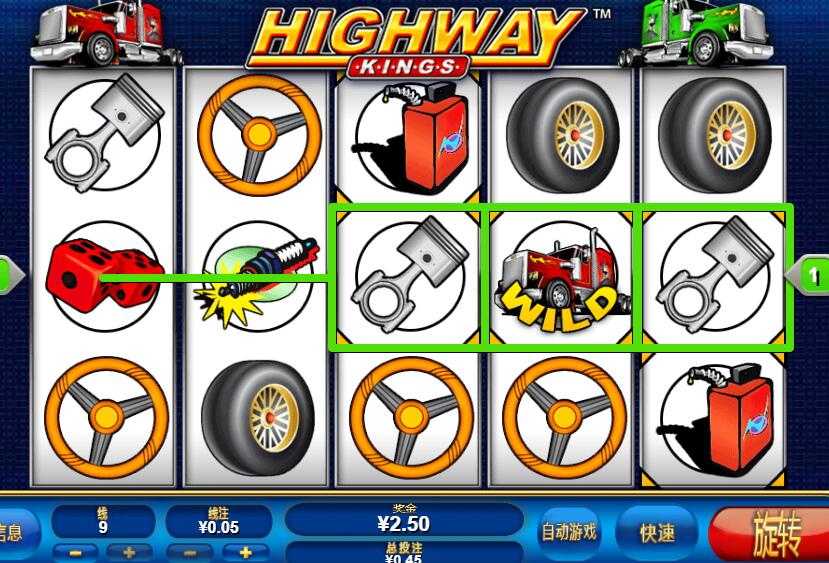Raise the line bet (线注)
The image size is (829, 563).
(245, 552)
